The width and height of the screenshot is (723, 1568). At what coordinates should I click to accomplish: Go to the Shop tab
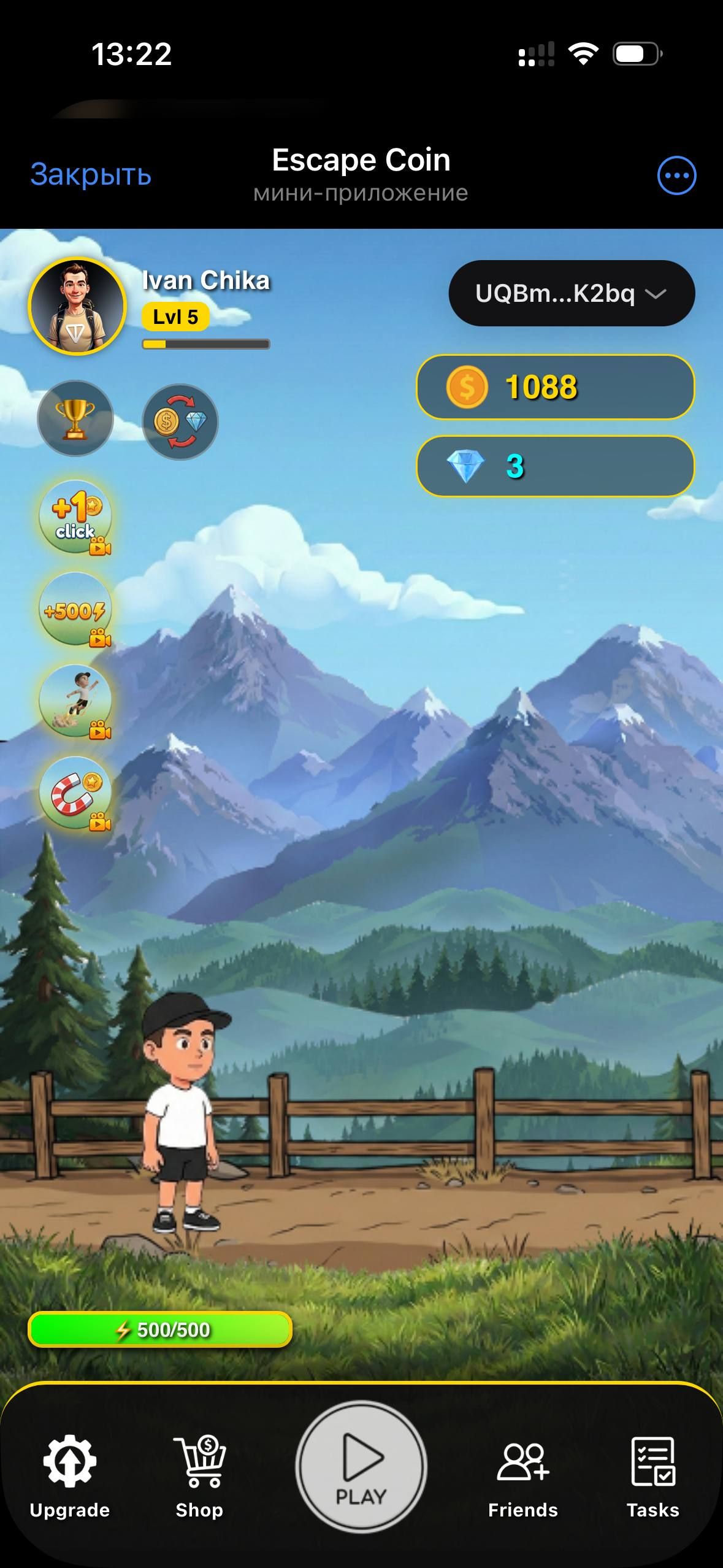[199, 1475]
